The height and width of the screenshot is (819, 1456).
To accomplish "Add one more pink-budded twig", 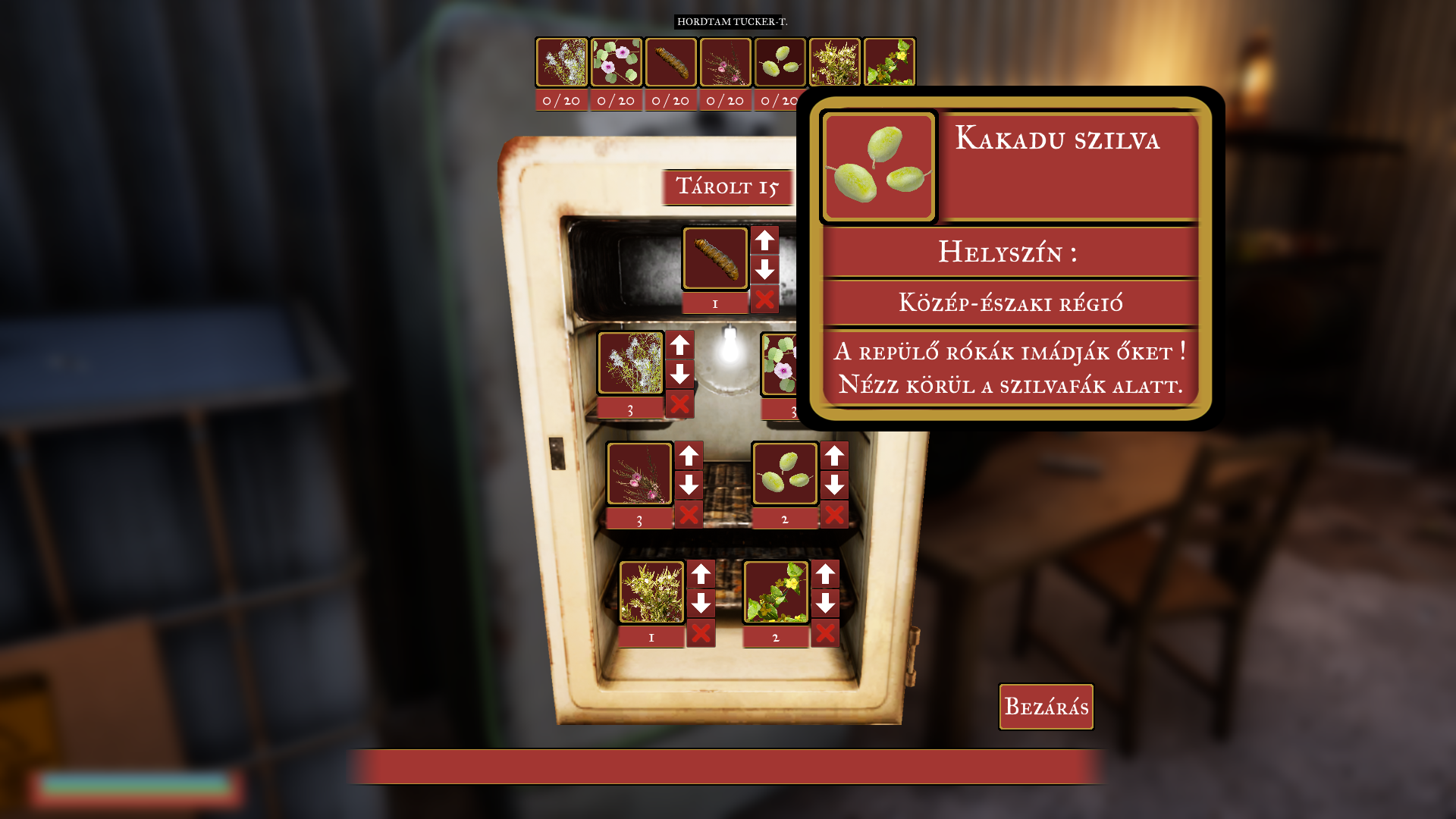I will (689, 456).
